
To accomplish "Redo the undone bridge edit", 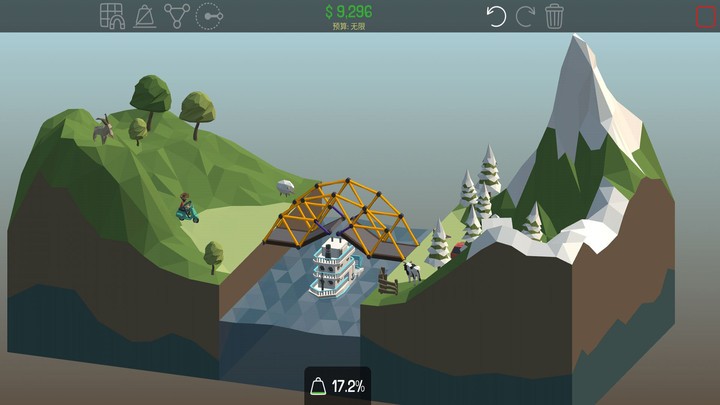I will click(x=525, y=16).
